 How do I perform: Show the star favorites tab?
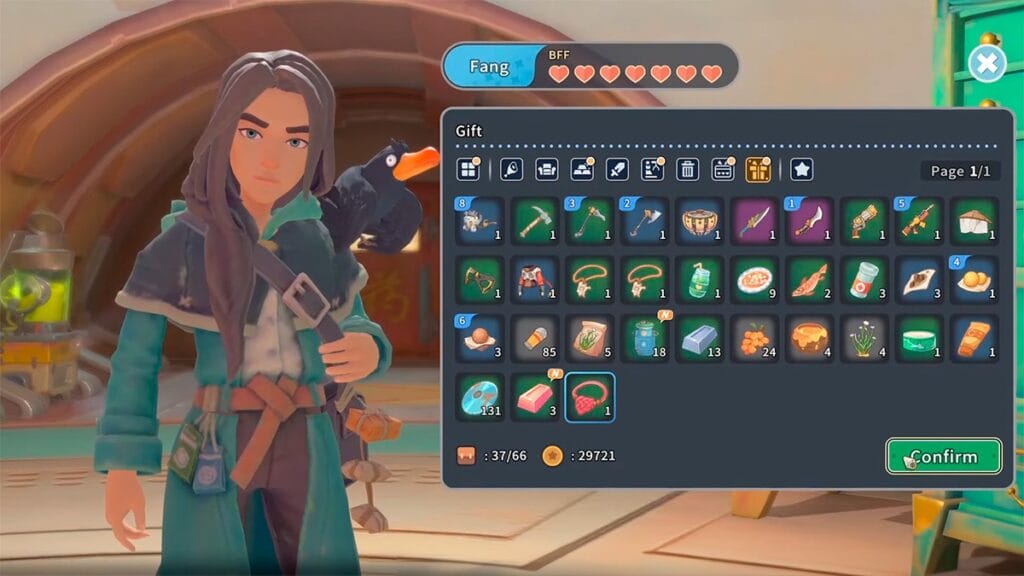(x=801, y=169)
